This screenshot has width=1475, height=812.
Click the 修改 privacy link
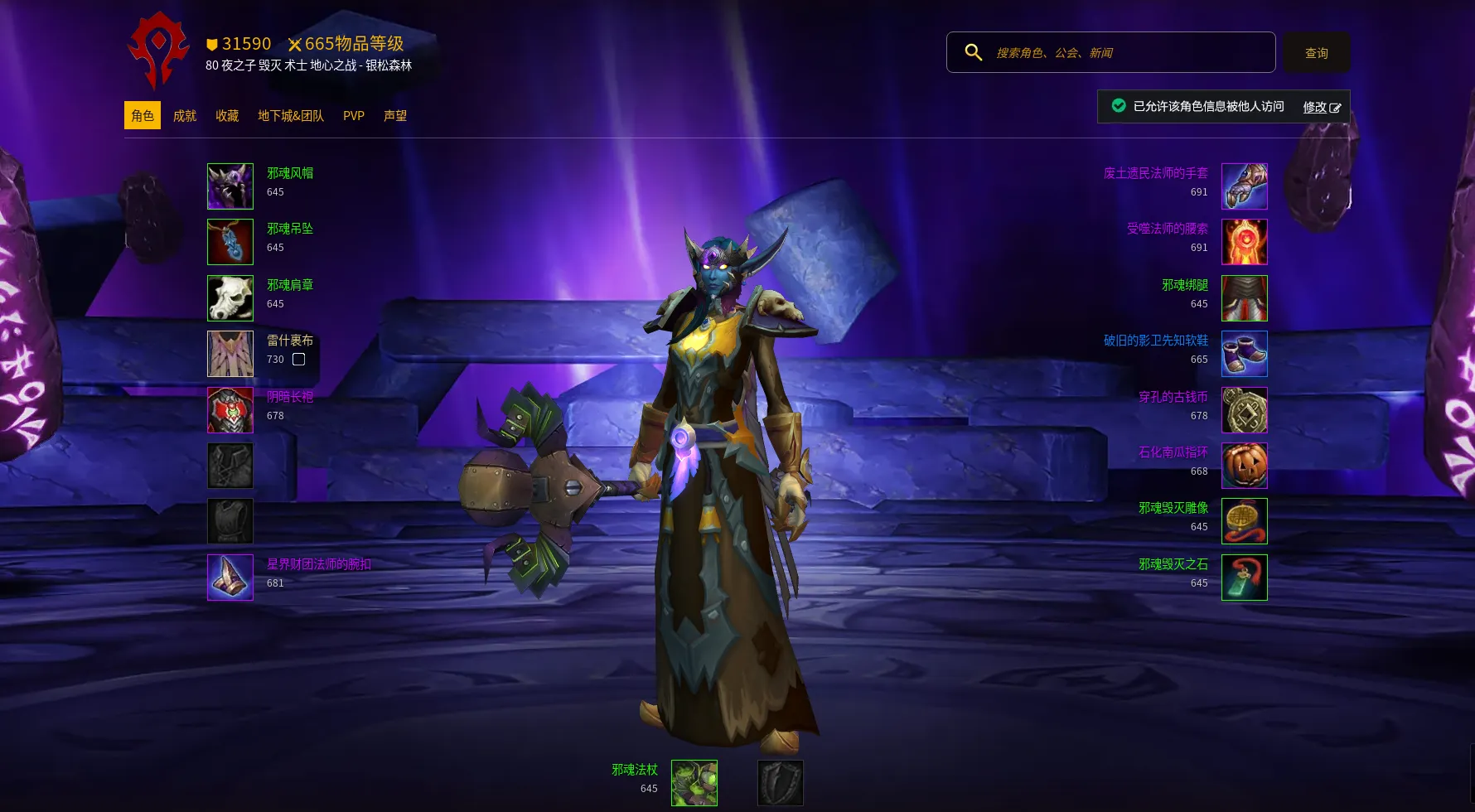point(1321,107)
